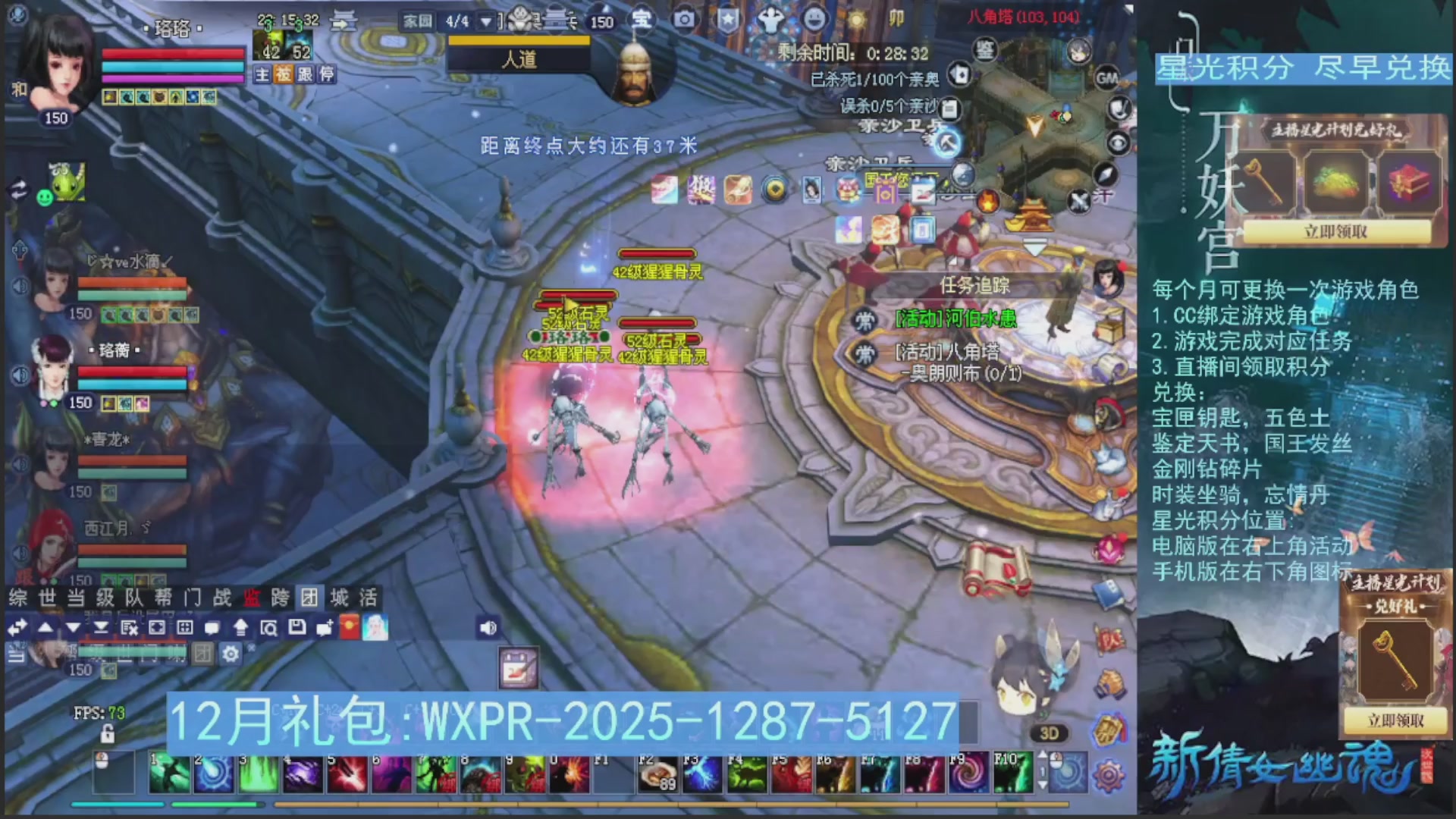
Task: Mute the speaker icon above the chat
Action: point(487,627)
